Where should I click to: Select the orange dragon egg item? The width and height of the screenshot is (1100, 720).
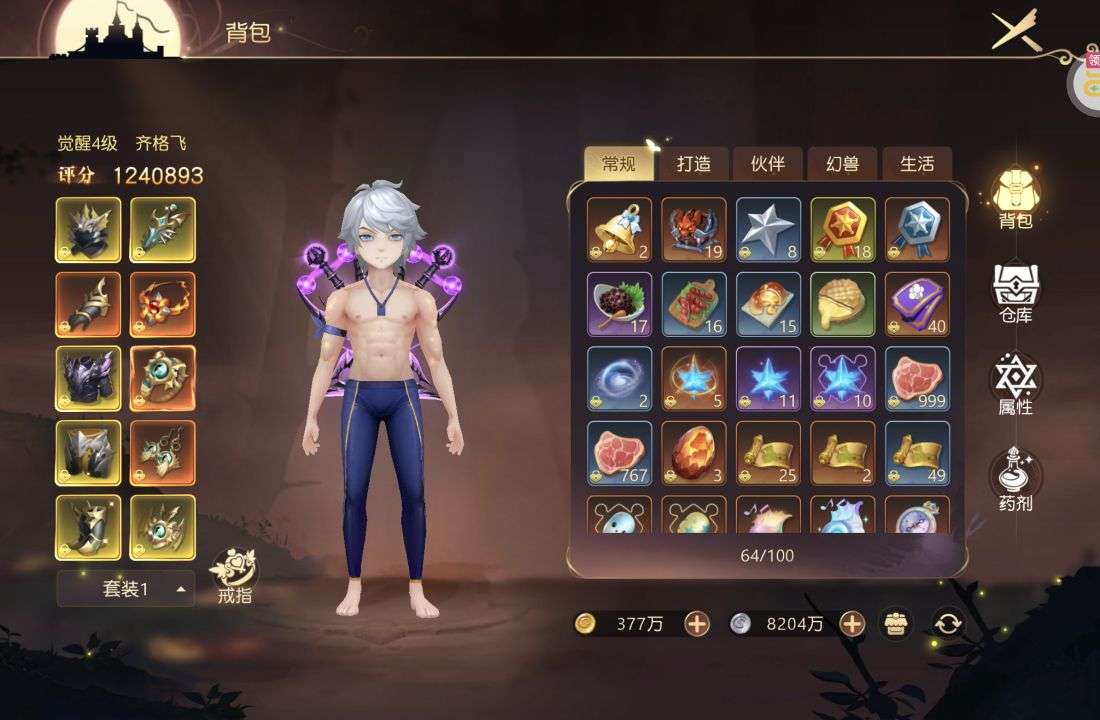tap(694, 453)
